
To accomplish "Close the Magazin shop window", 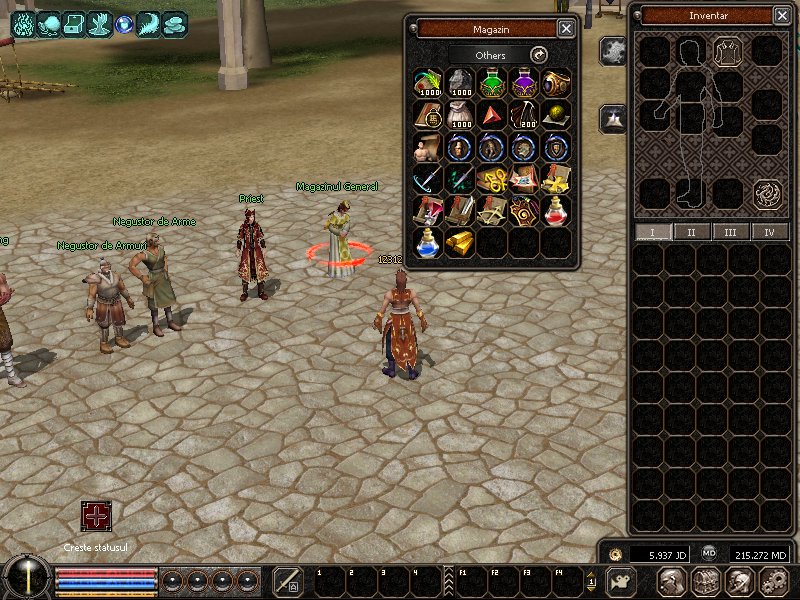I will point(566,29).
